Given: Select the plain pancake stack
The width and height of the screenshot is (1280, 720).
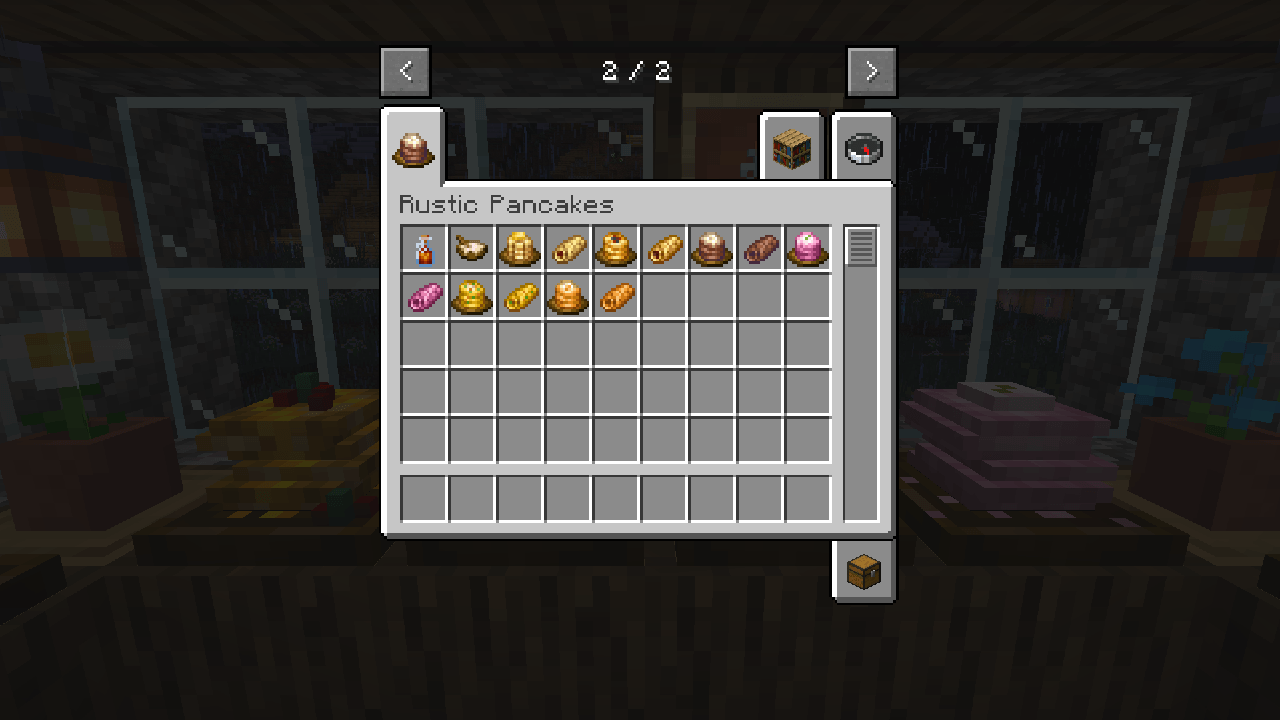Looking at the screenshot, I should point(519,248).
